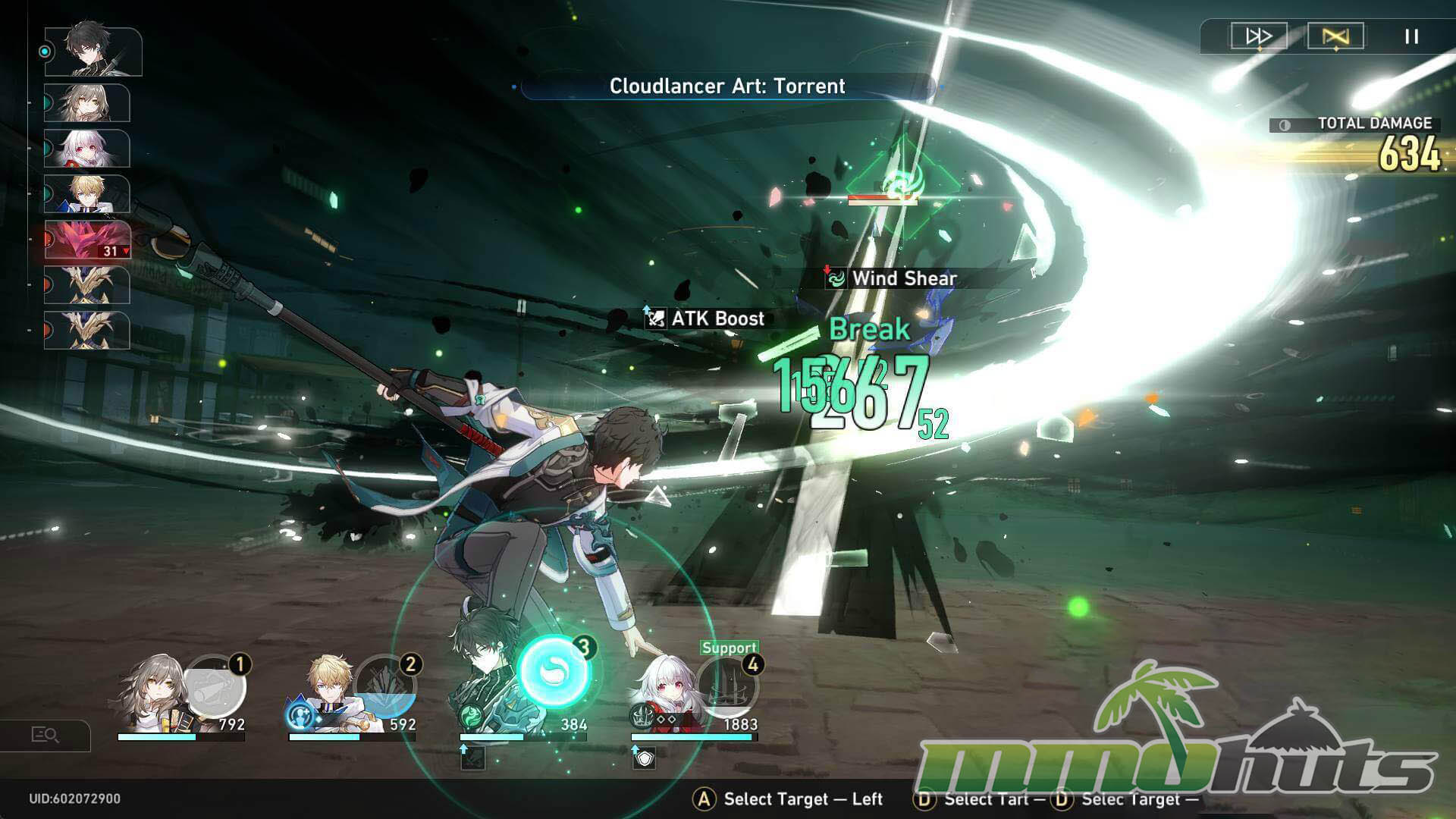Click Dan Heng's portrait in the turn order

tap(93, 52)
